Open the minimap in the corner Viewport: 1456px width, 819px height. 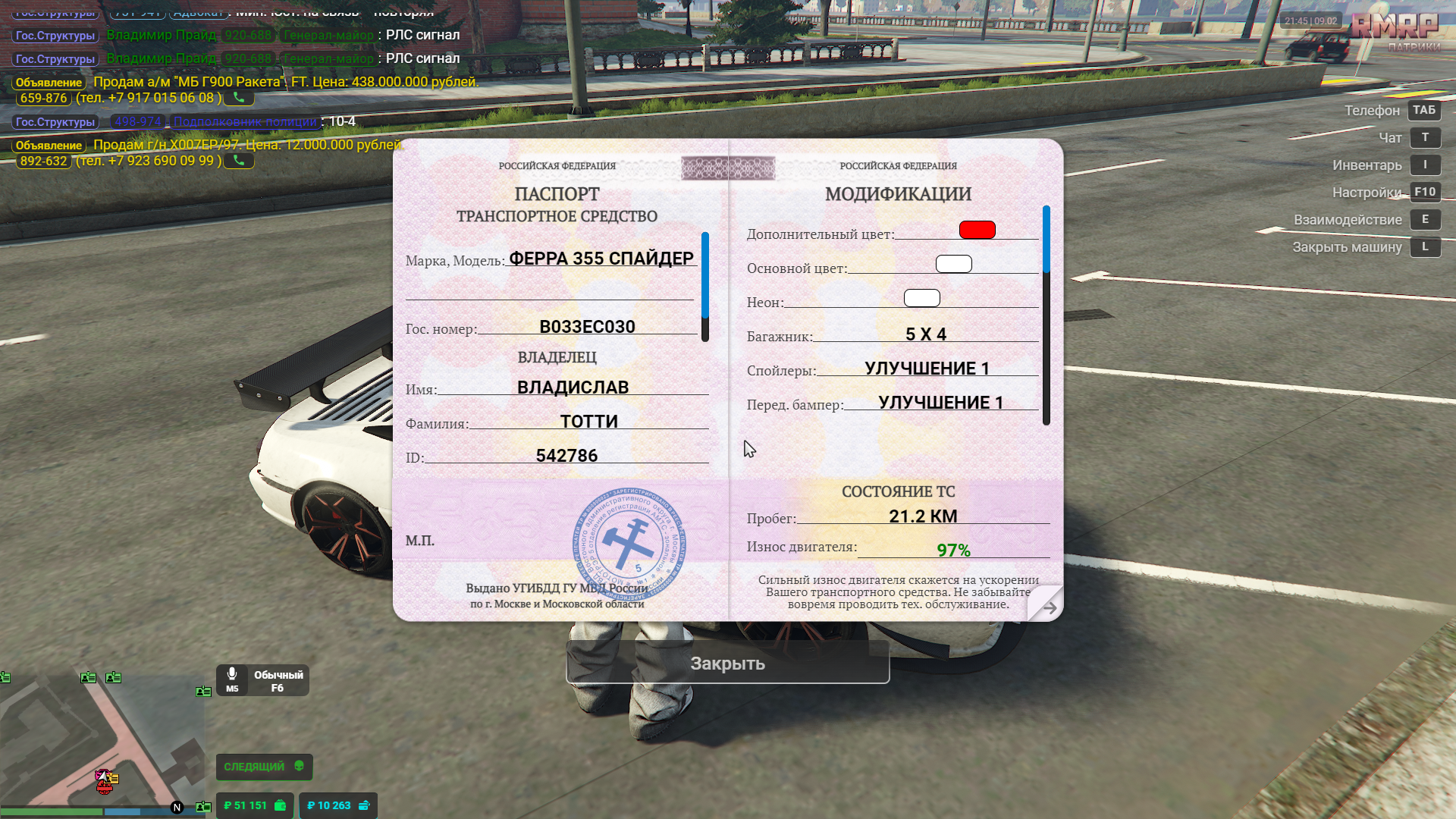pyautogui.click(x=102, y=743)
